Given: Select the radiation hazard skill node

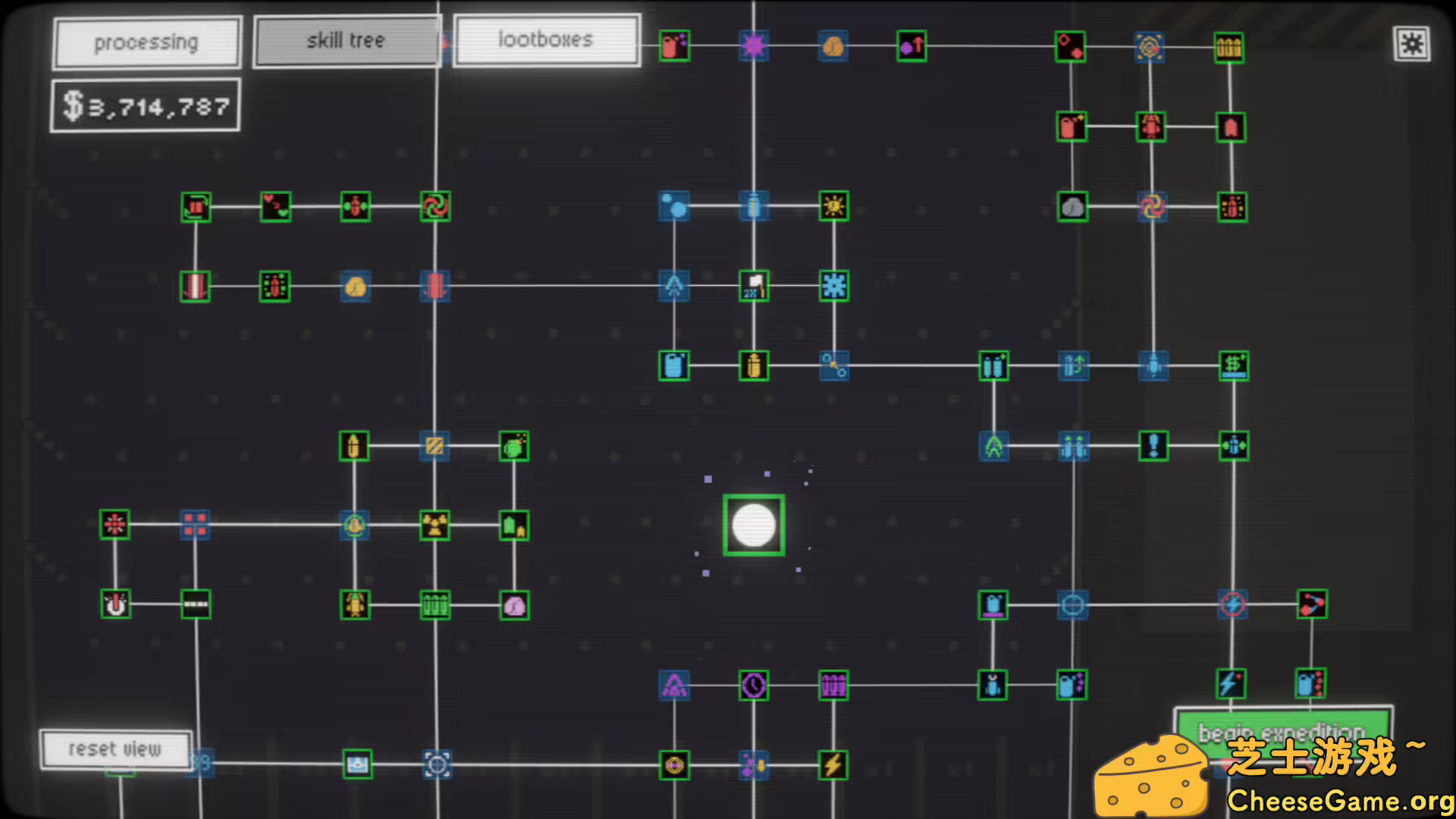Looking at the screenshot, I should (434, 526).
